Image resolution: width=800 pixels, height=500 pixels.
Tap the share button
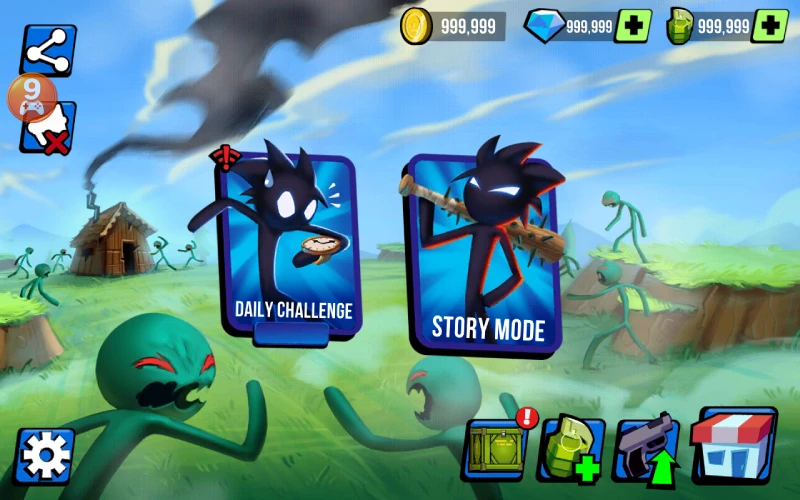(x=48, y=50)
